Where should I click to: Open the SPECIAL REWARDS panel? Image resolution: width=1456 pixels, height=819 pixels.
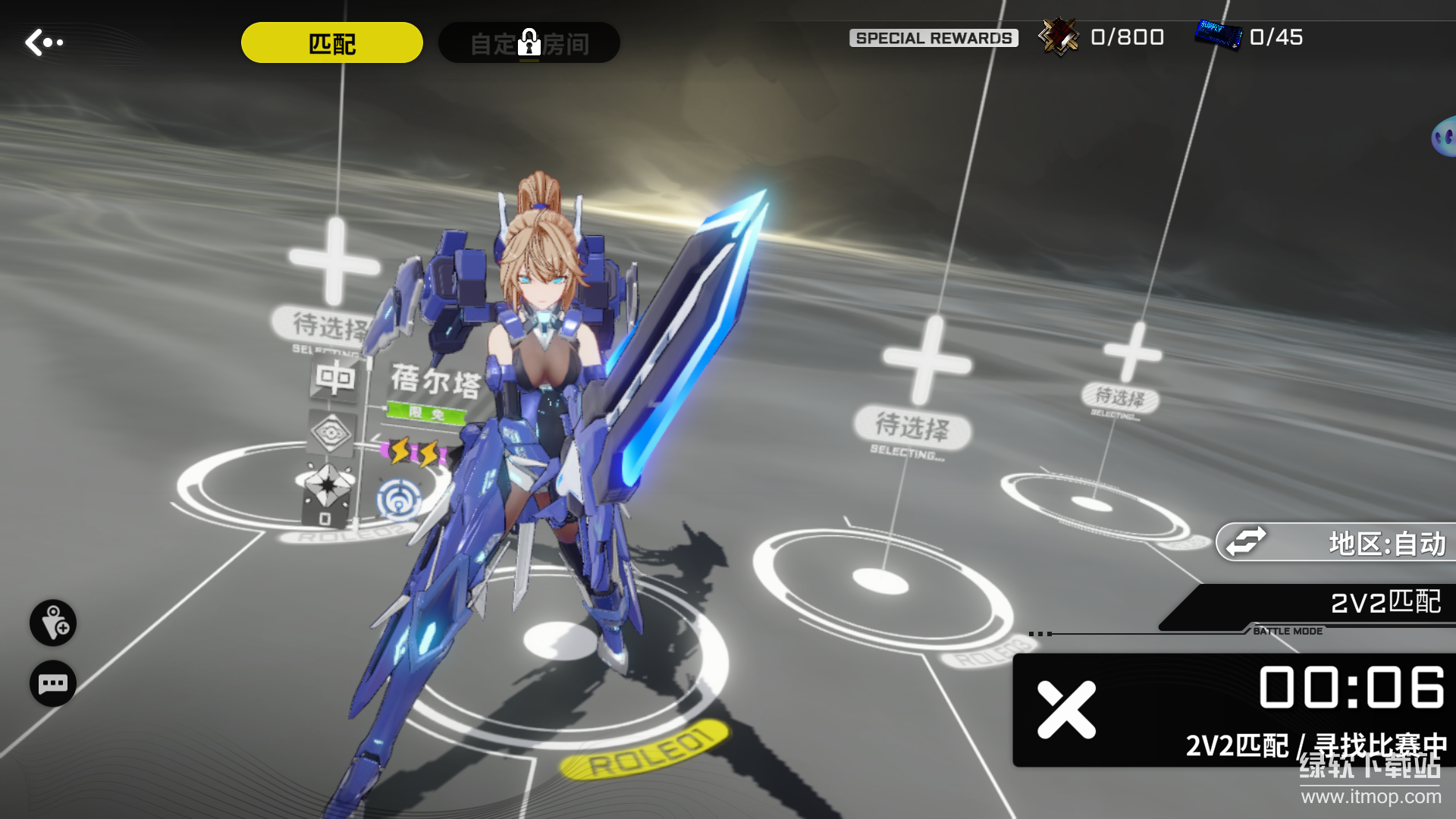[x=934, y=38]
